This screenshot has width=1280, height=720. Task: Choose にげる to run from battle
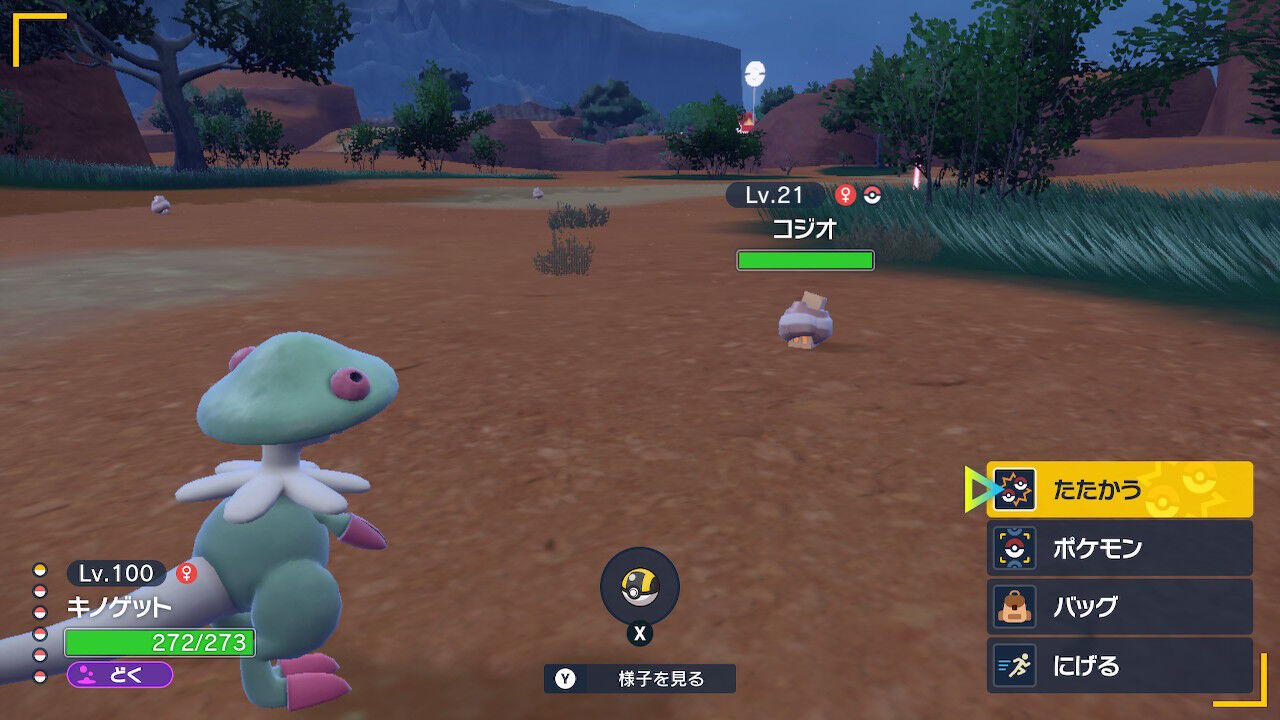1119,665
